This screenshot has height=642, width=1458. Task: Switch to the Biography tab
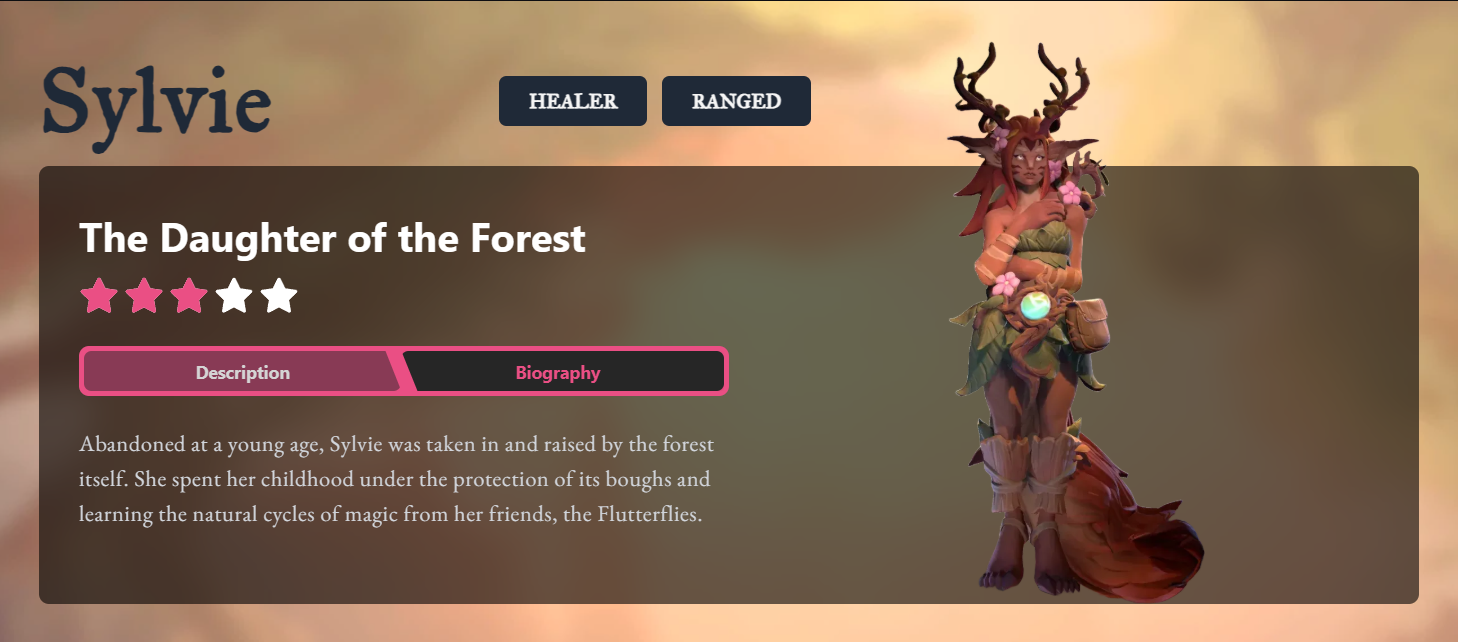(x=558, y=373)
